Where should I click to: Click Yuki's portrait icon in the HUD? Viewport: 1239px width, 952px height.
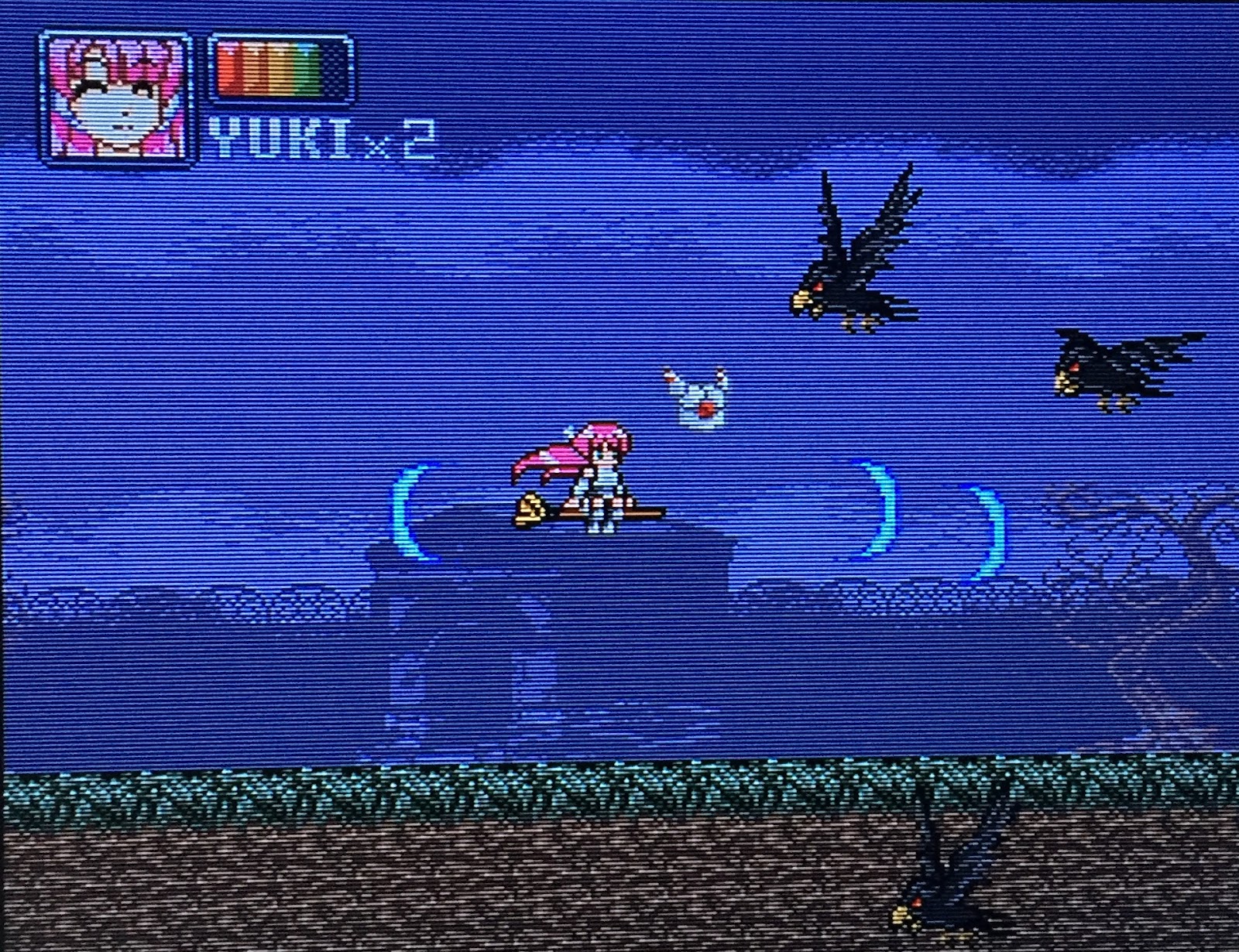click(116, 89)
